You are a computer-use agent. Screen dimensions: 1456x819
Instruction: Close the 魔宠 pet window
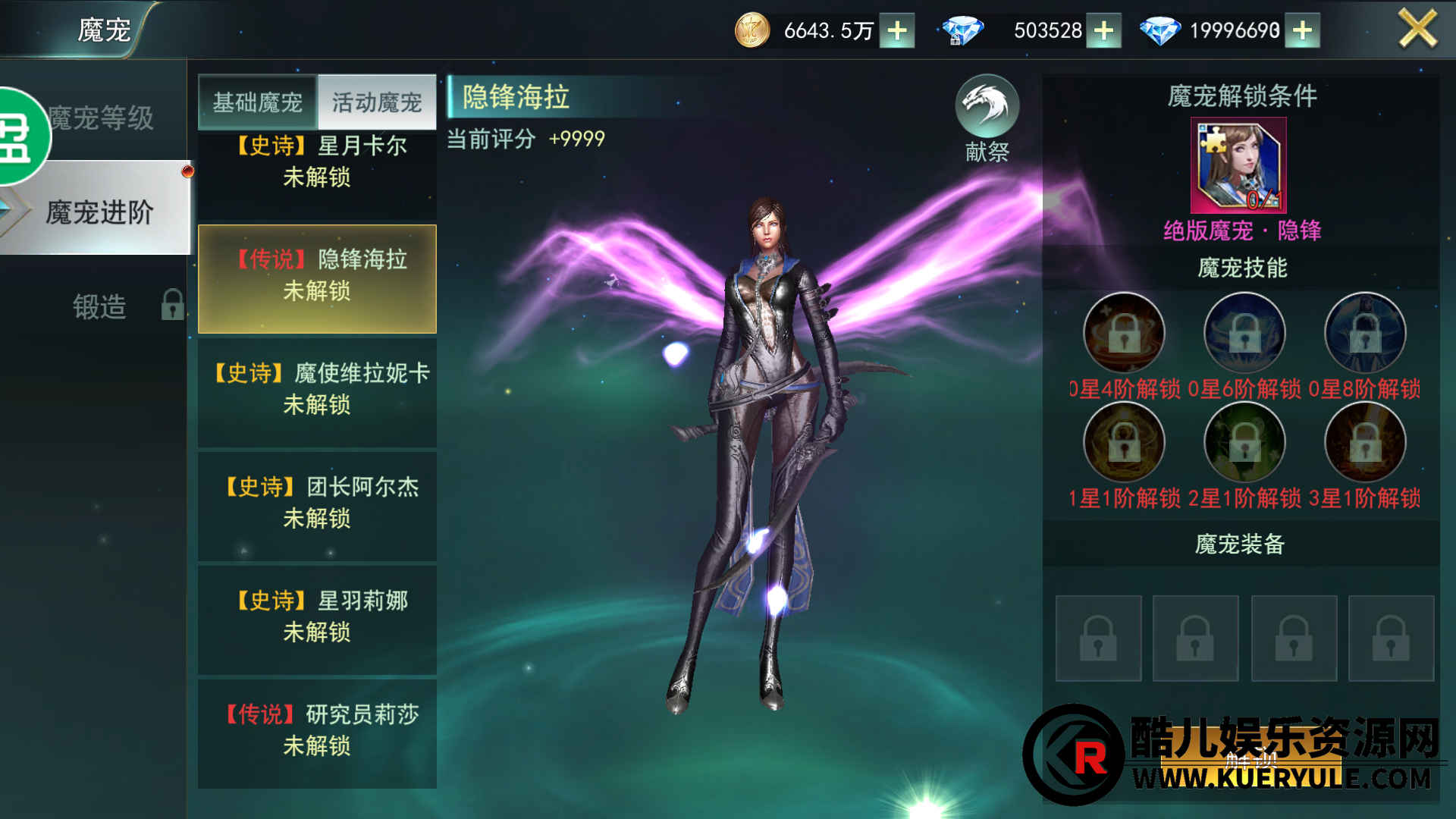1416,30
